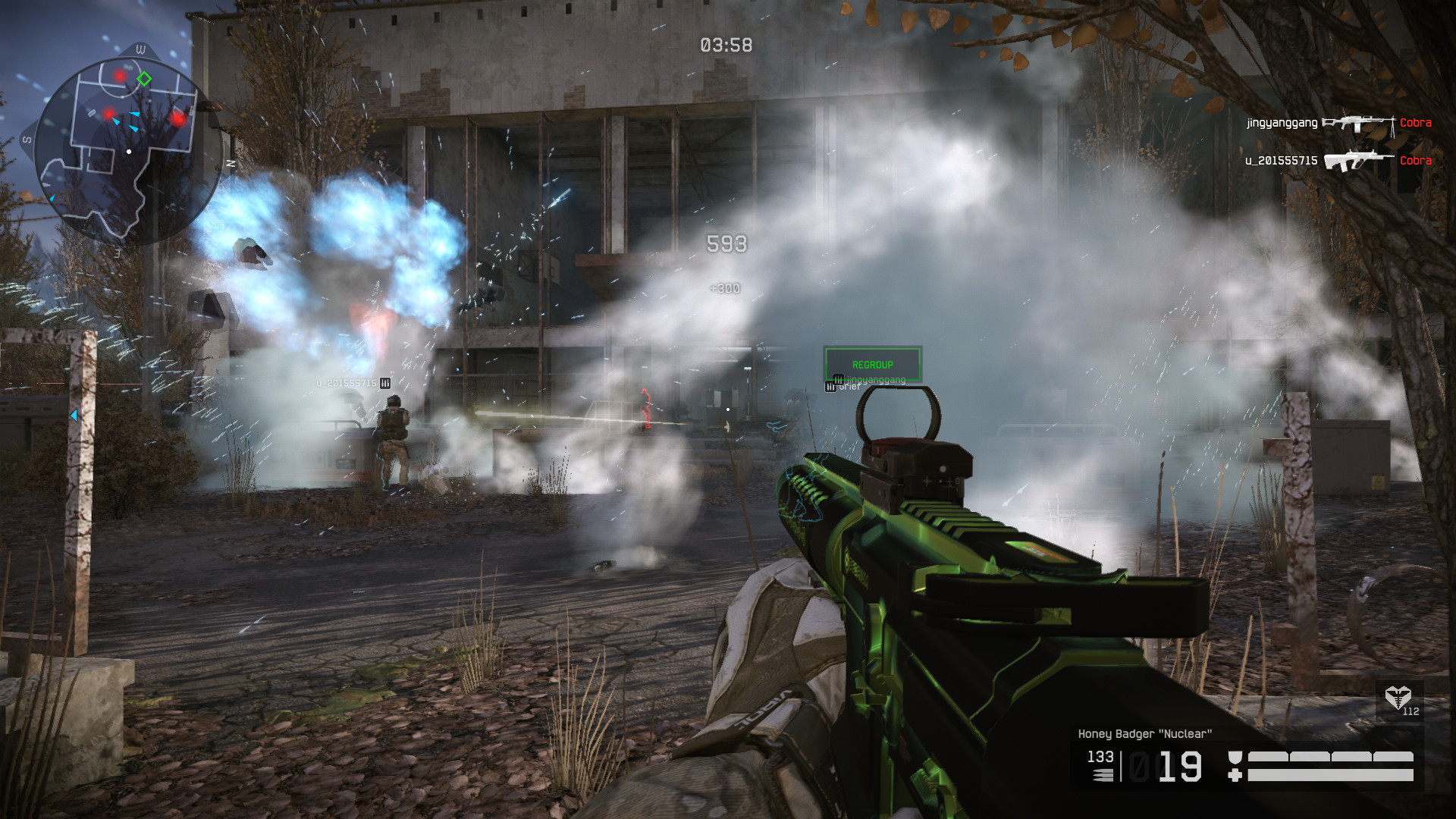Toggle the REGROUP squad banner

point(872,364)
